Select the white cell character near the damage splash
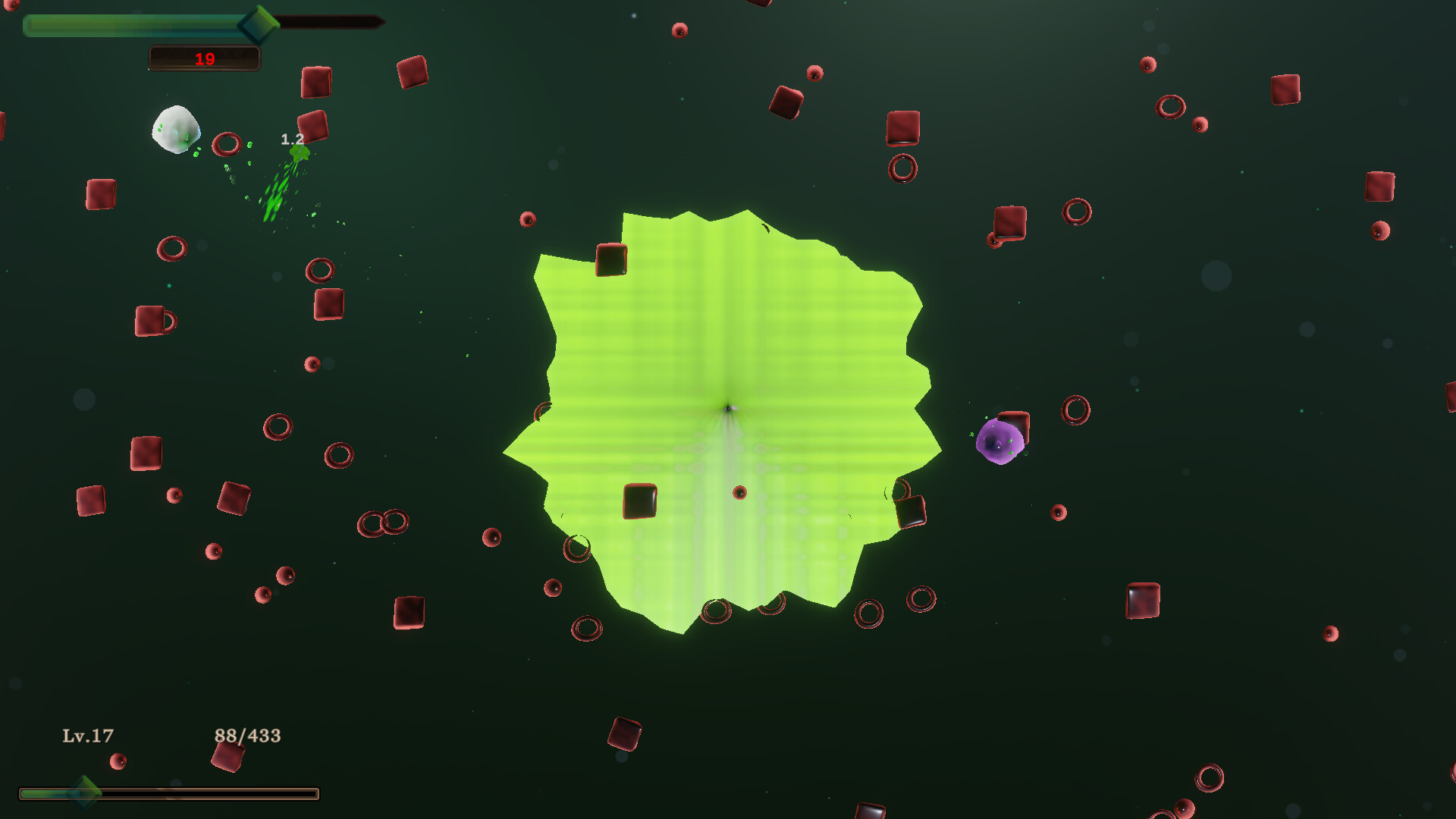 point(176,132)
